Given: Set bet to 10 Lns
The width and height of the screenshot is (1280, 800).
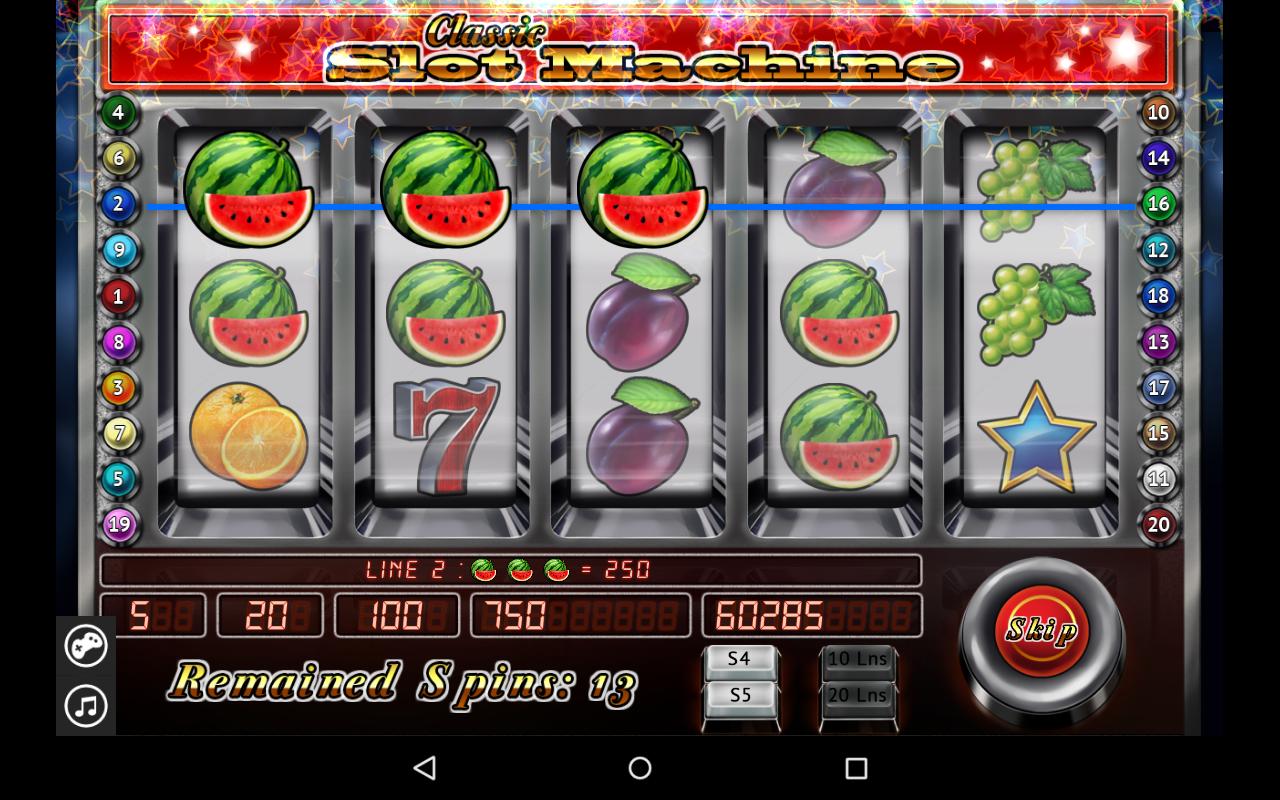Looking at the screenshot, I should pos(858,660).
